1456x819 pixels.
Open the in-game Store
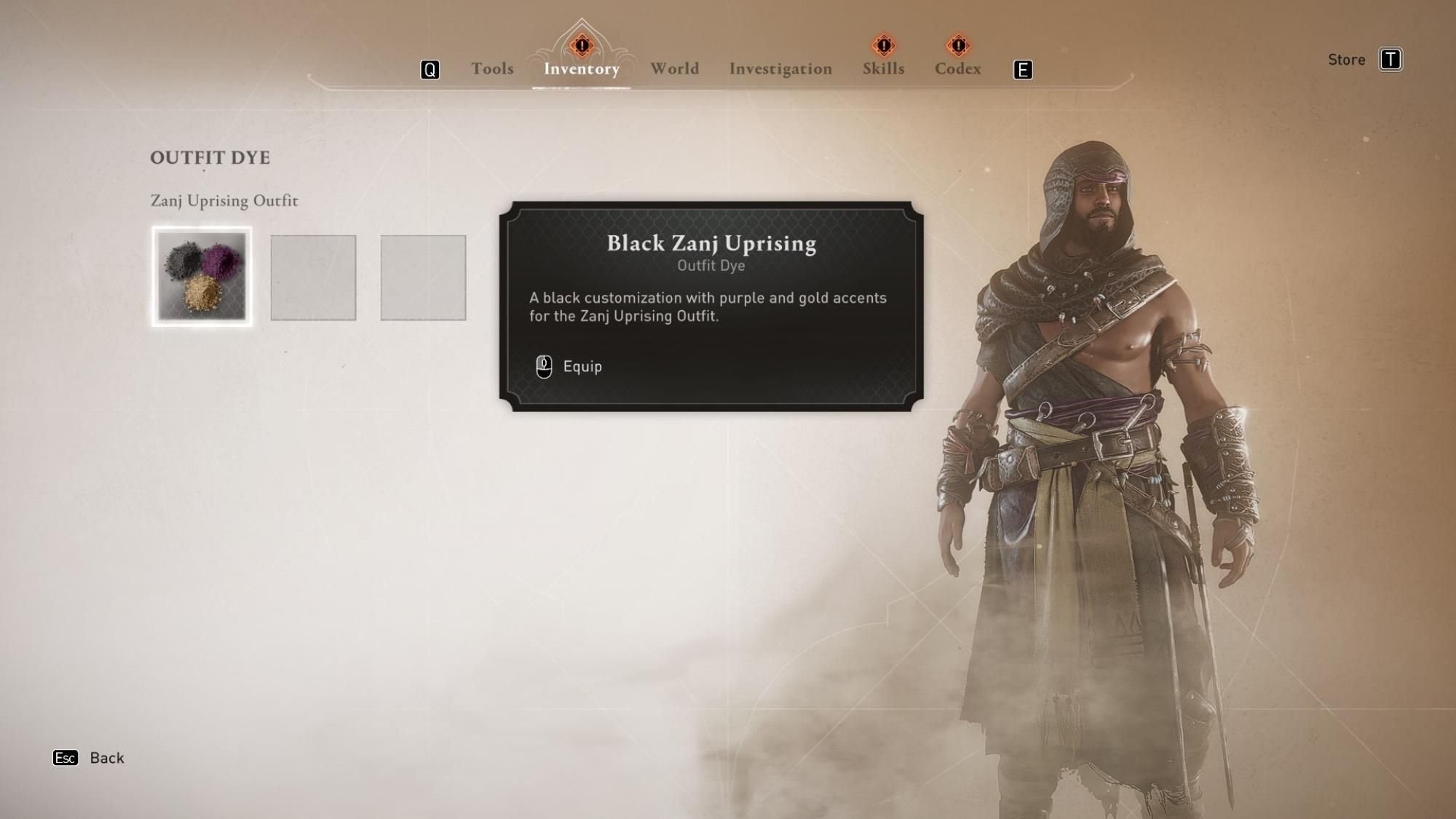[1347, 60]
